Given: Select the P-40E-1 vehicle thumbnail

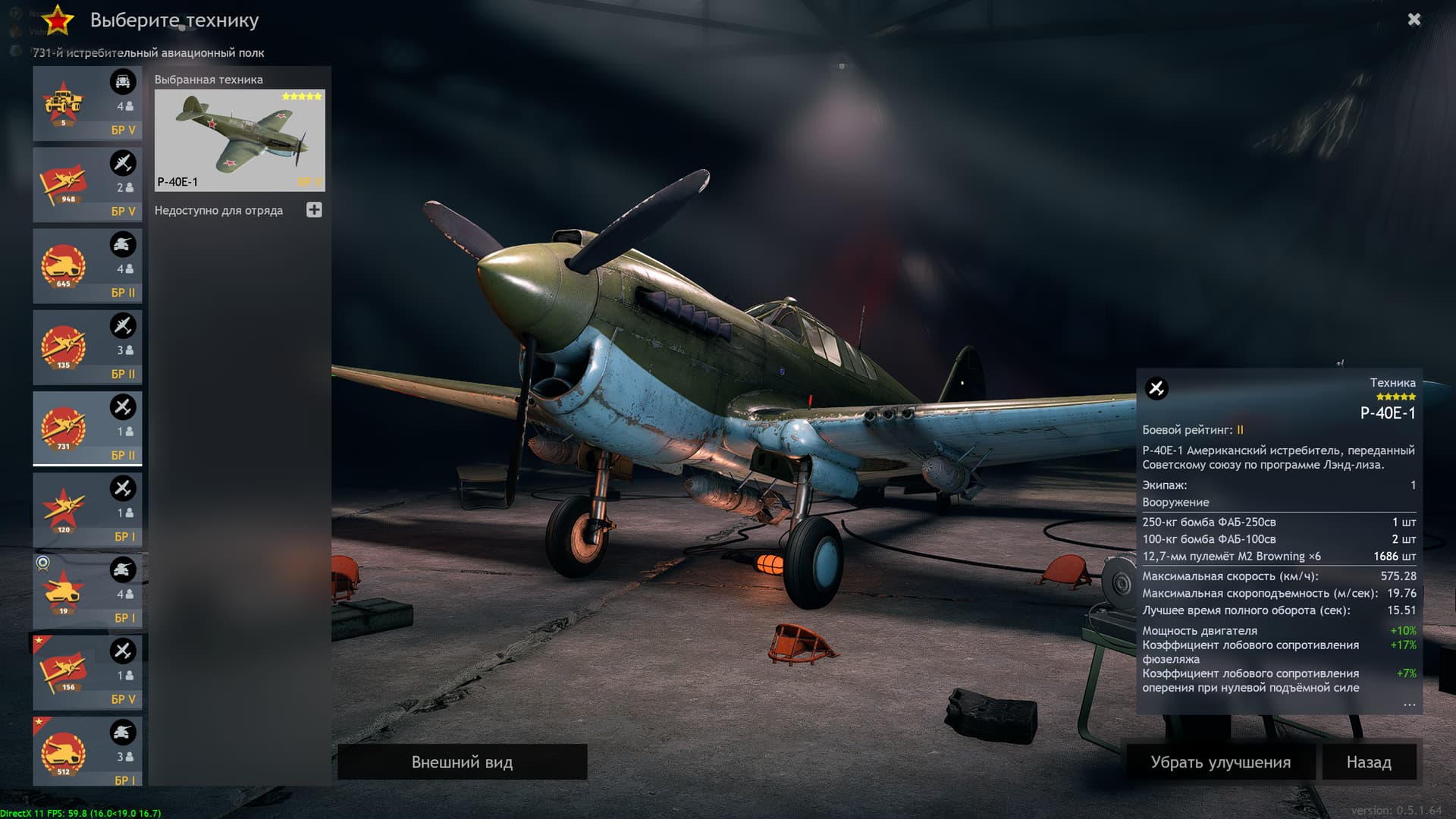Looking at the screenshot, I should [x=240, y=140].
